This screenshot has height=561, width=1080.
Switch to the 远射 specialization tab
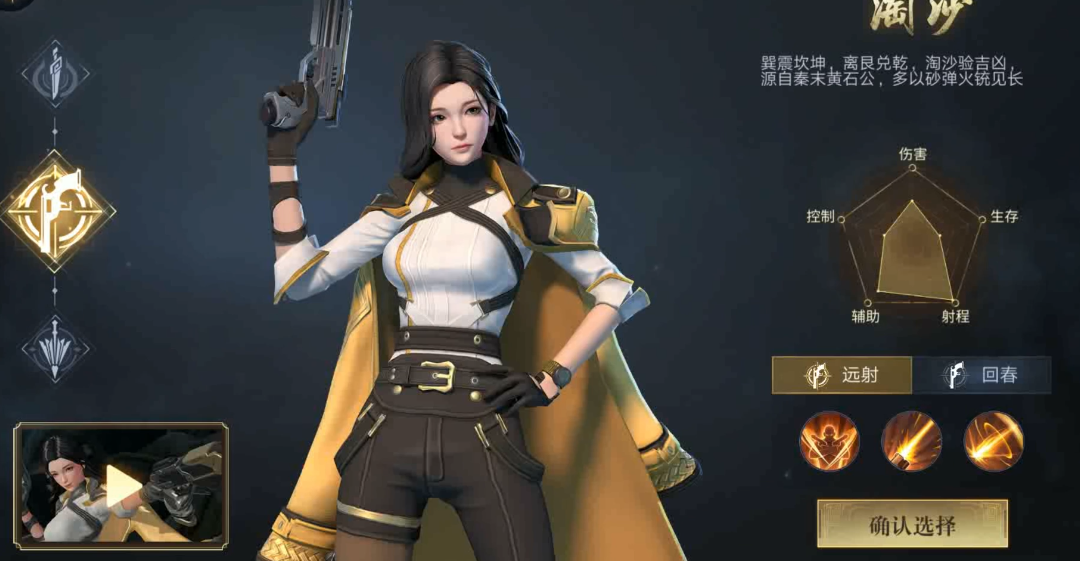(842, 375)
